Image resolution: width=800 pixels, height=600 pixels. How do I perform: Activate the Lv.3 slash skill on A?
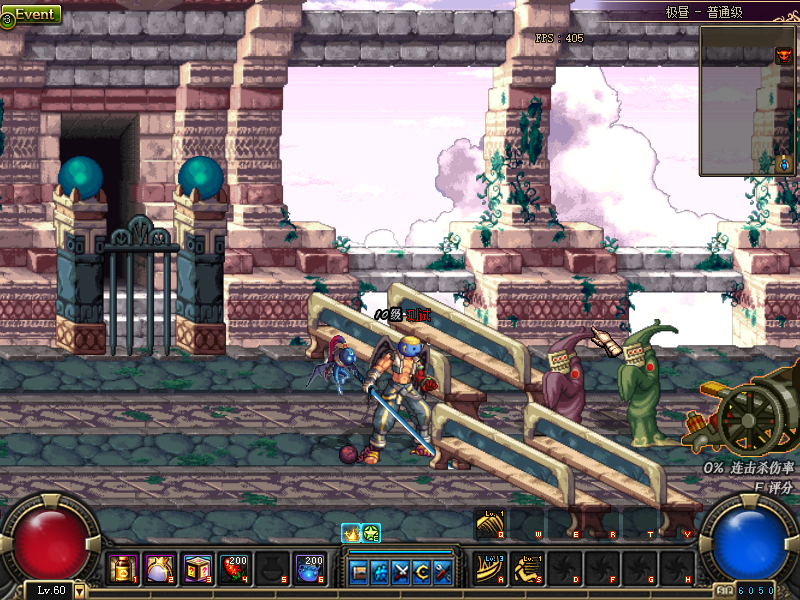pyautogui.click(x=490, y=569)
